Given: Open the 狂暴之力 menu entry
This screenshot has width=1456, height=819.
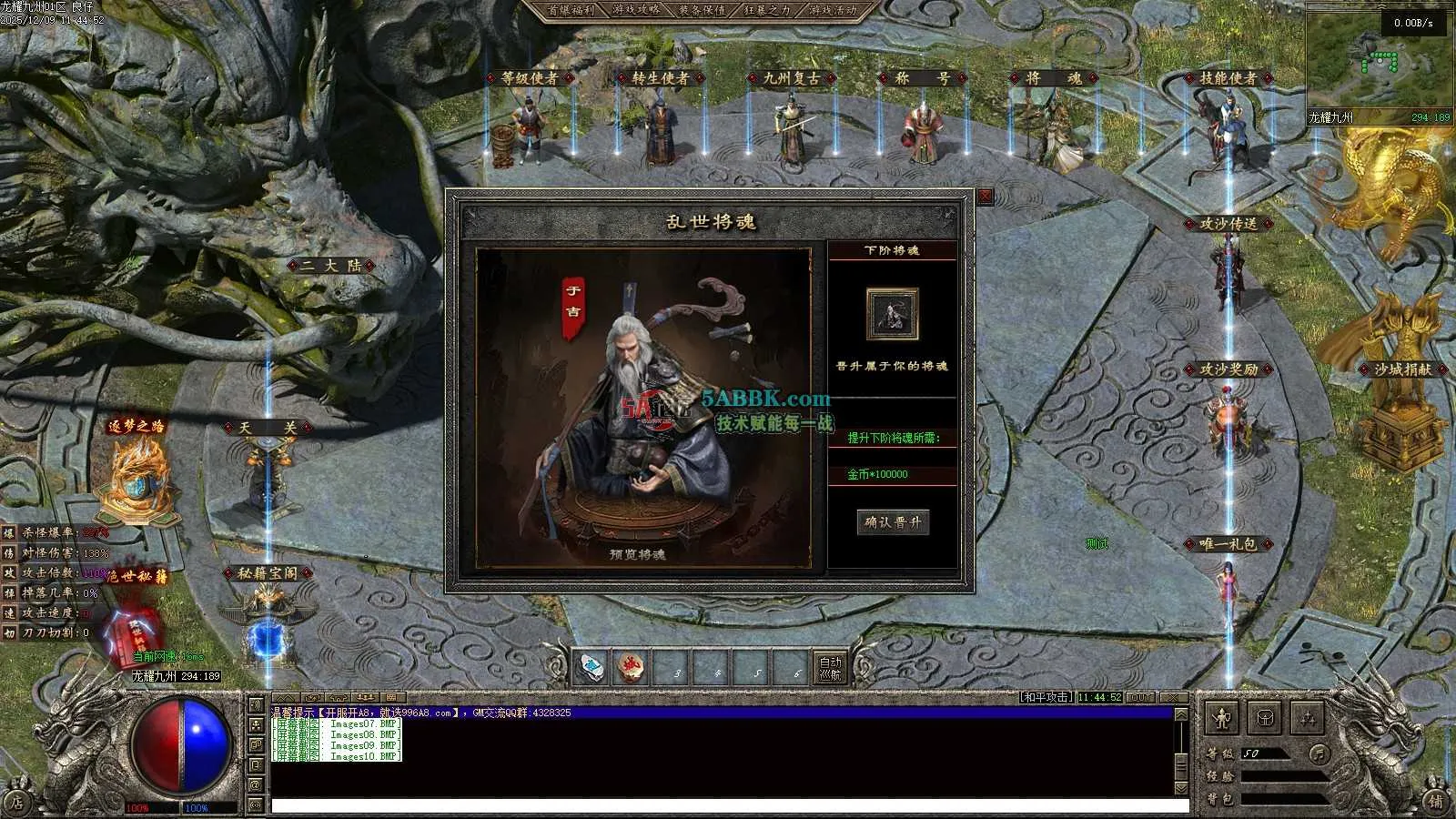Looking at the screenshot, I should coord(766,10).
